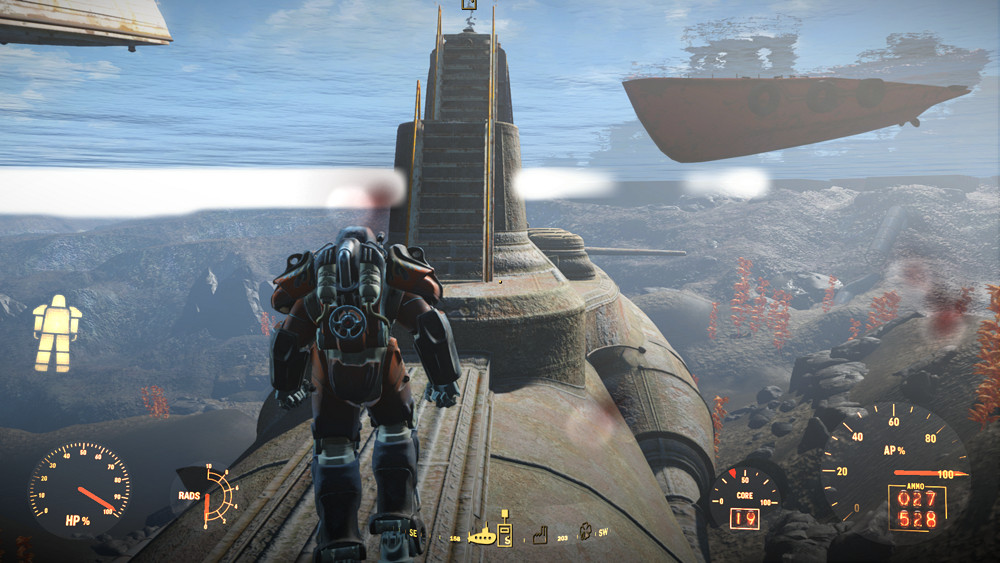
Task: Select the factory location marker on compass
Action: point(541,534)
